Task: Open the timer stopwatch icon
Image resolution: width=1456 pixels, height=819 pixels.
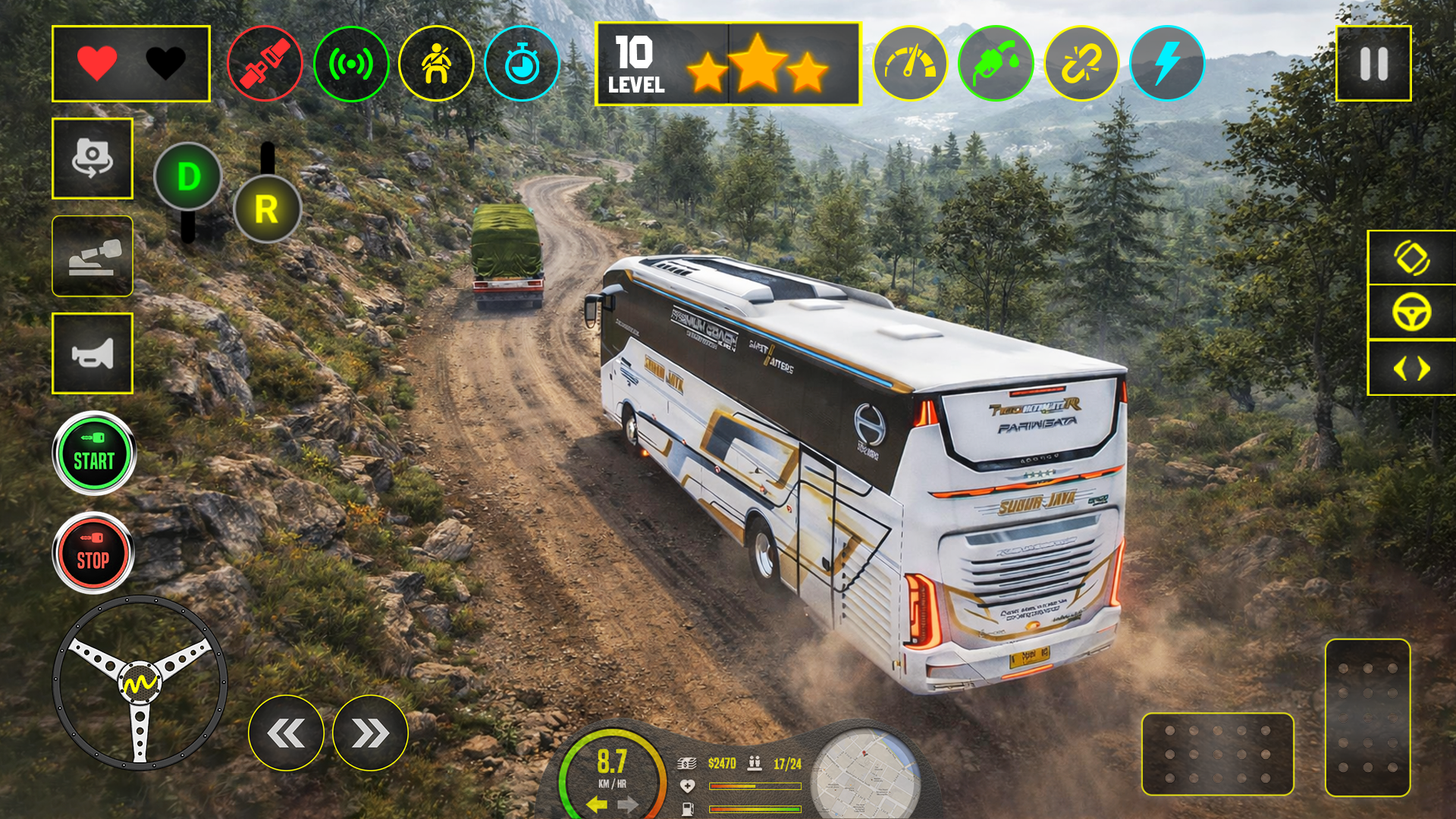Action: [x=522, y=64]
